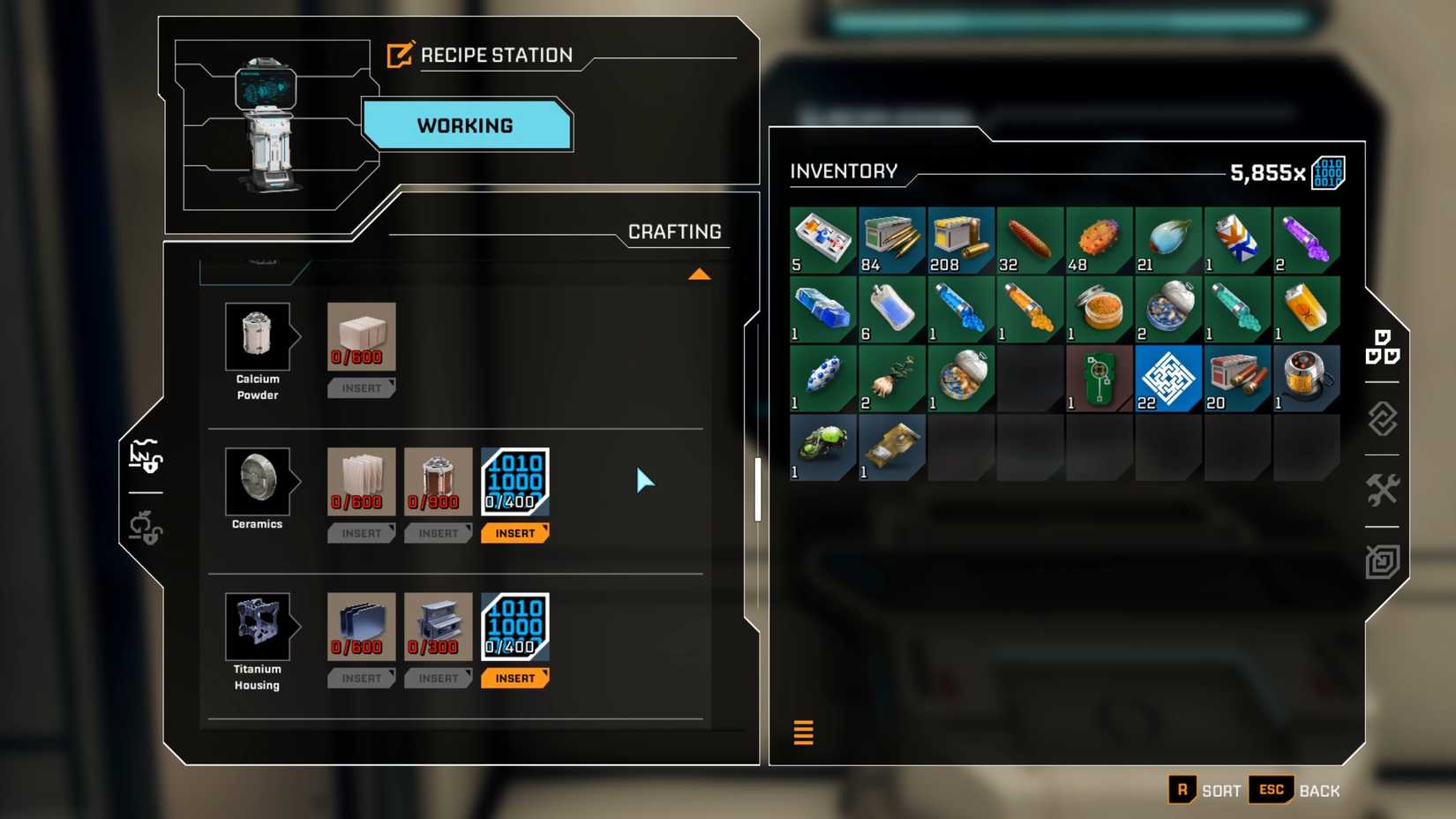
Task: Click the data credits icon showing 5,855x
Action: (1328, 173)
